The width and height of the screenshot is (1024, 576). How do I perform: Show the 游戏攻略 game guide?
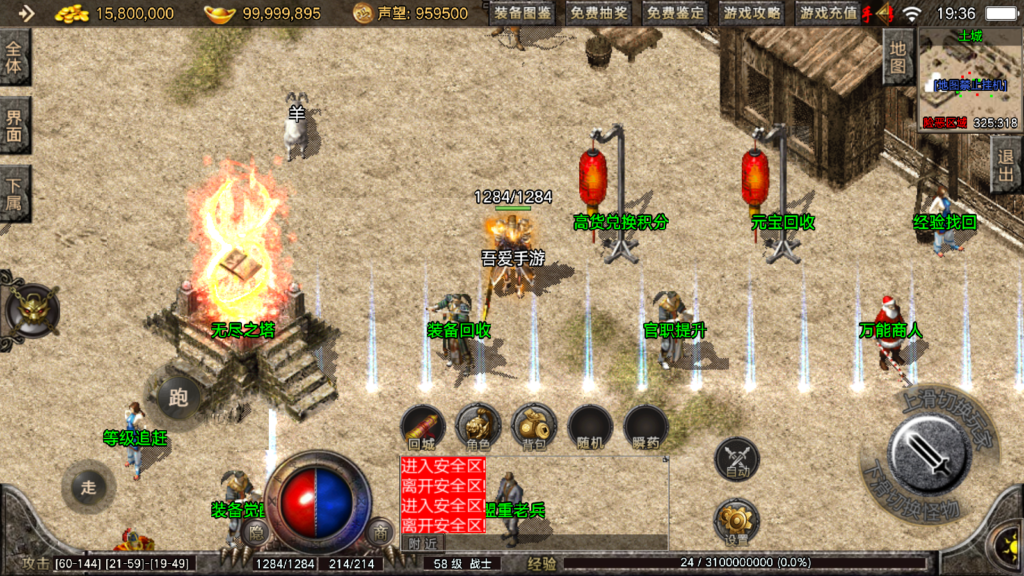(752, 14)
